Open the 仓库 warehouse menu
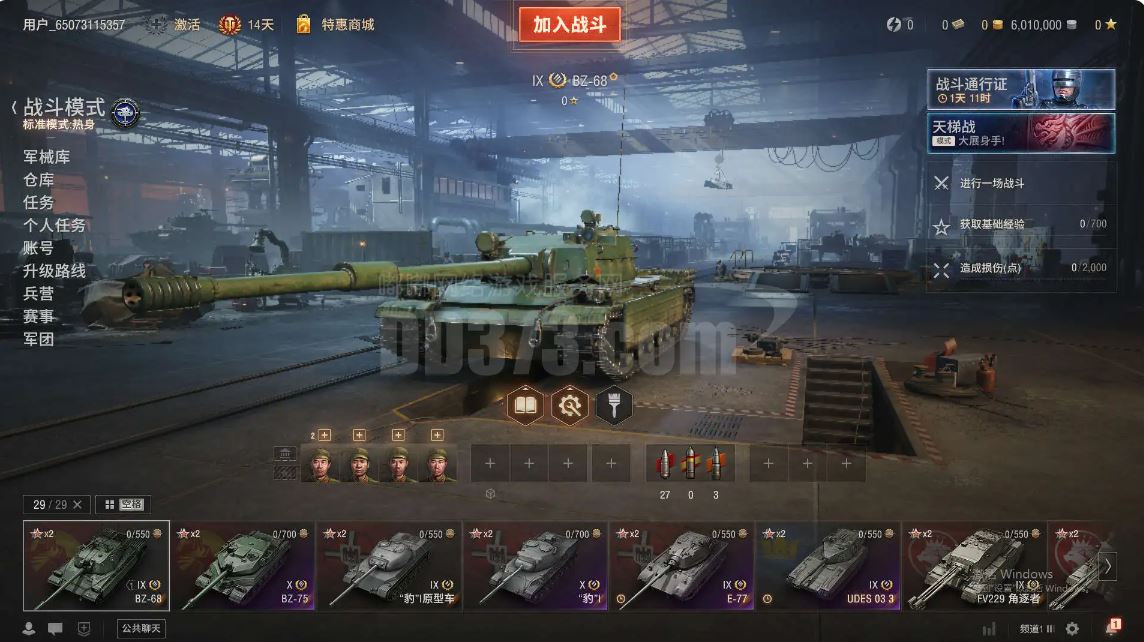Viewport: 1144px width, 642px height. 39,180
